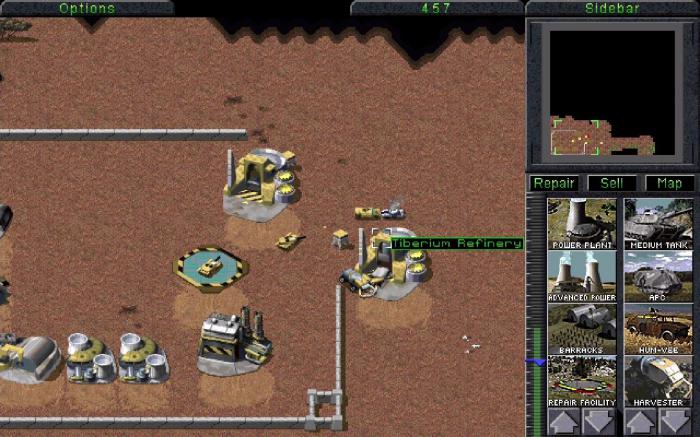Open the Options menu
Screen dimensions: 700x437
(87, 8)
